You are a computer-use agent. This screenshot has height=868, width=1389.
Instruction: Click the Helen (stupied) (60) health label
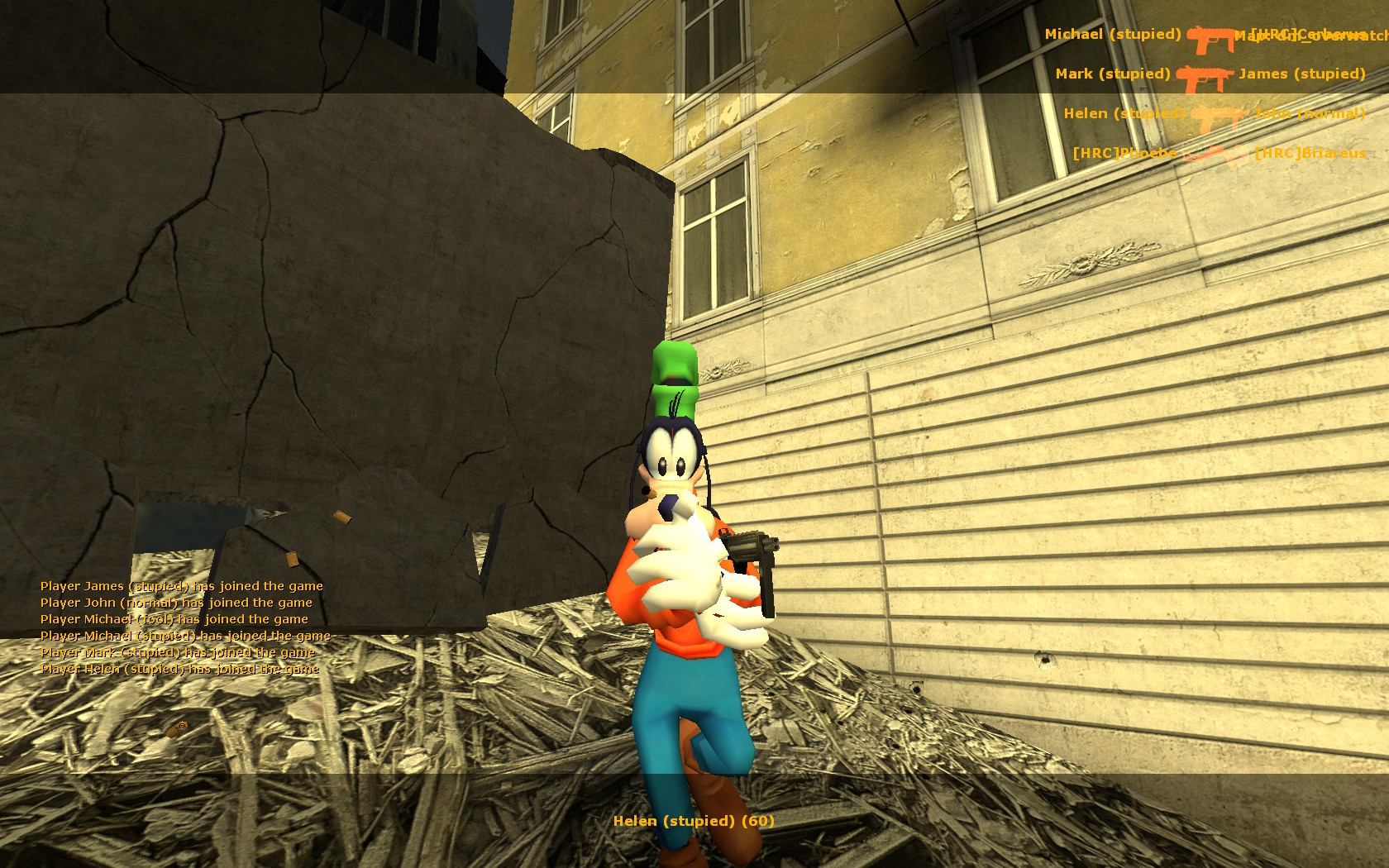pos(694,822)
